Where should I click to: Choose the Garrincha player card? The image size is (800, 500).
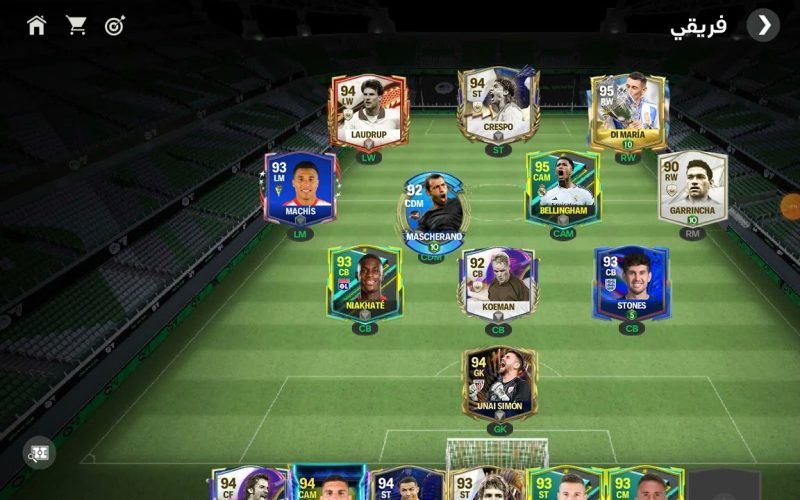tap(692, 188)
